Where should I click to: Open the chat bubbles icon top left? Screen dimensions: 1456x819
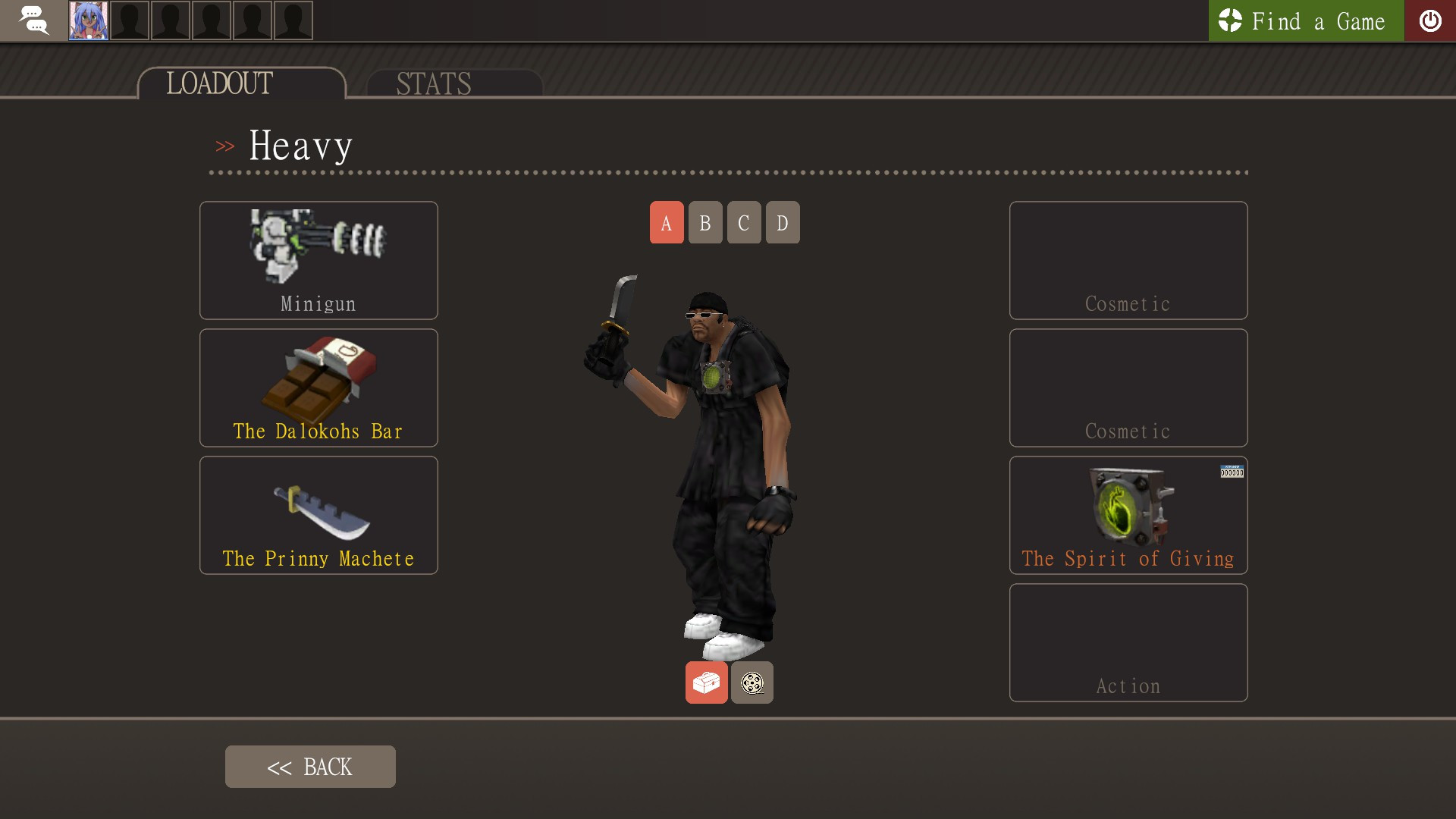pos(33,20)
